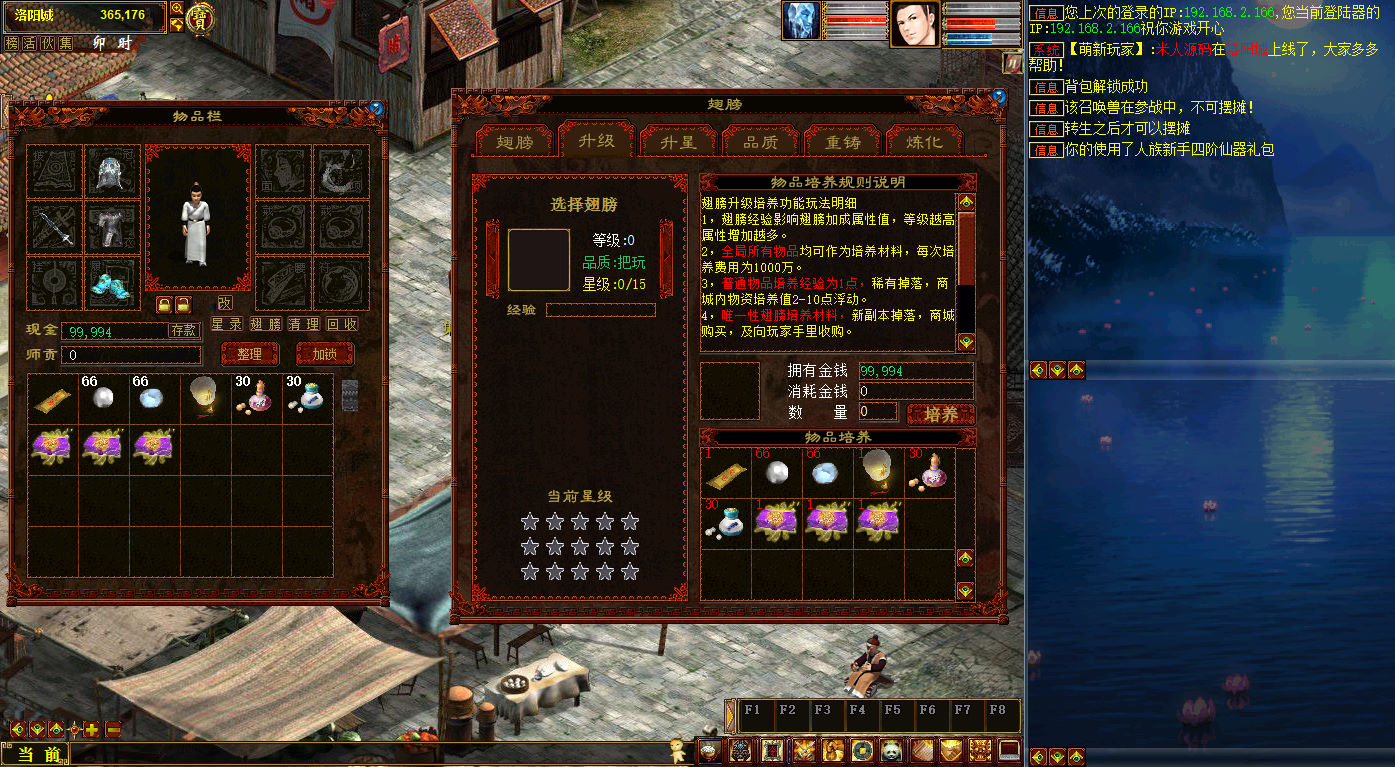Viewport: 1395px width, 767px height.
Task: Close the 翅膀 wings window
Action: pos(998,97)
